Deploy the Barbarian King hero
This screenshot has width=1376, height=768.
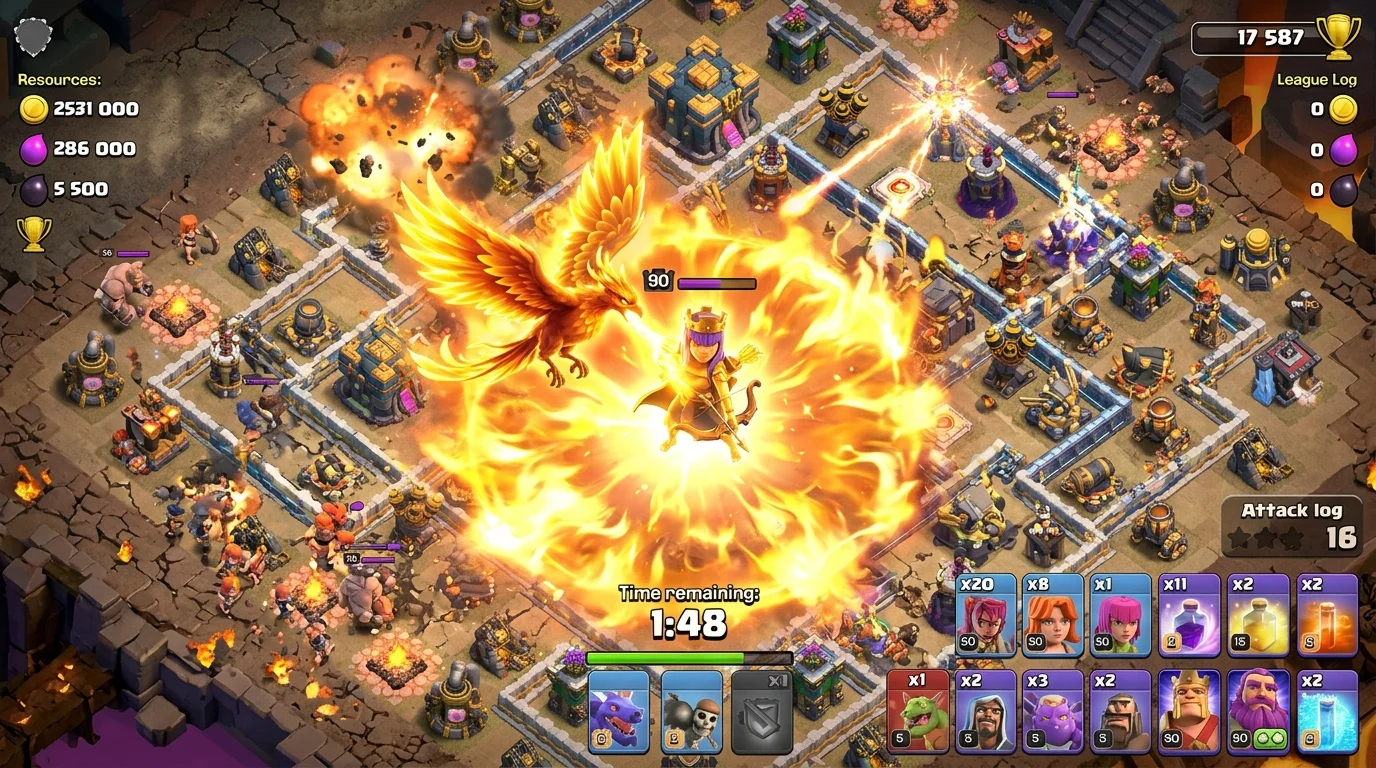(x=1191, y=712)
